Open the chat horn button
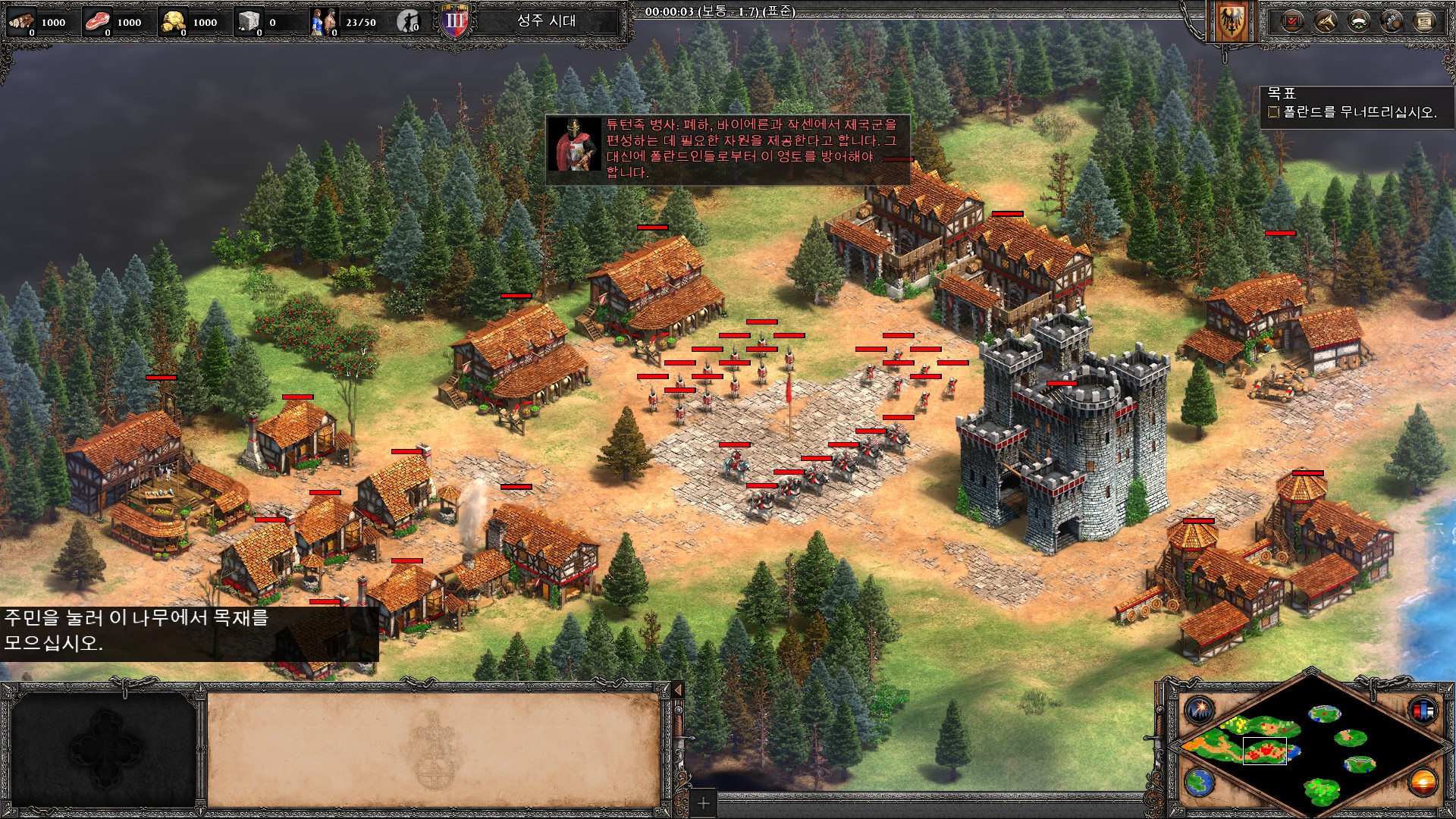The image size is (1456, 819). 1325,21
